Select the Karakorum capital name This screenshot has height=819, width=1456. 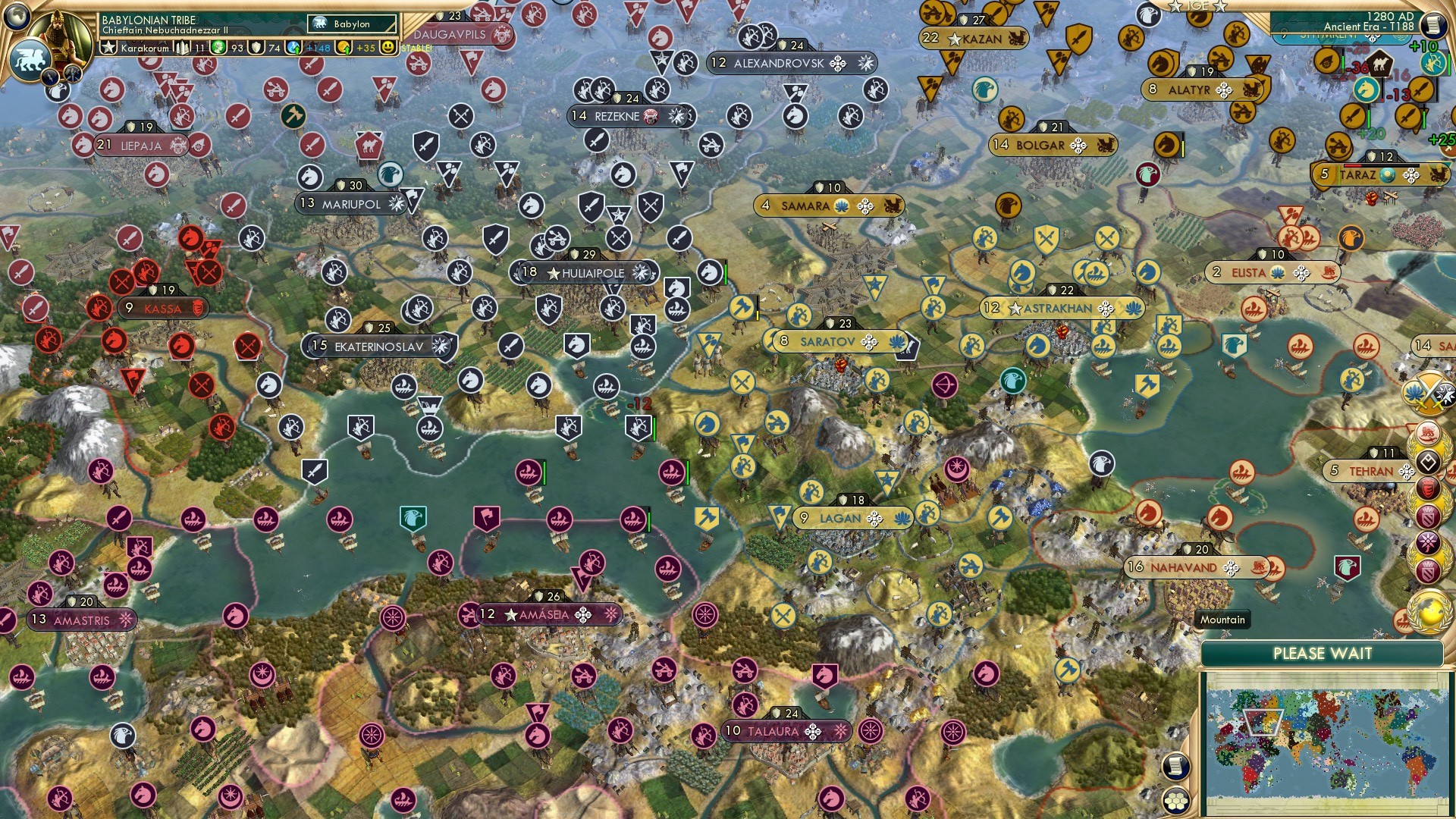pyautogui.click(x=144, y=49)
